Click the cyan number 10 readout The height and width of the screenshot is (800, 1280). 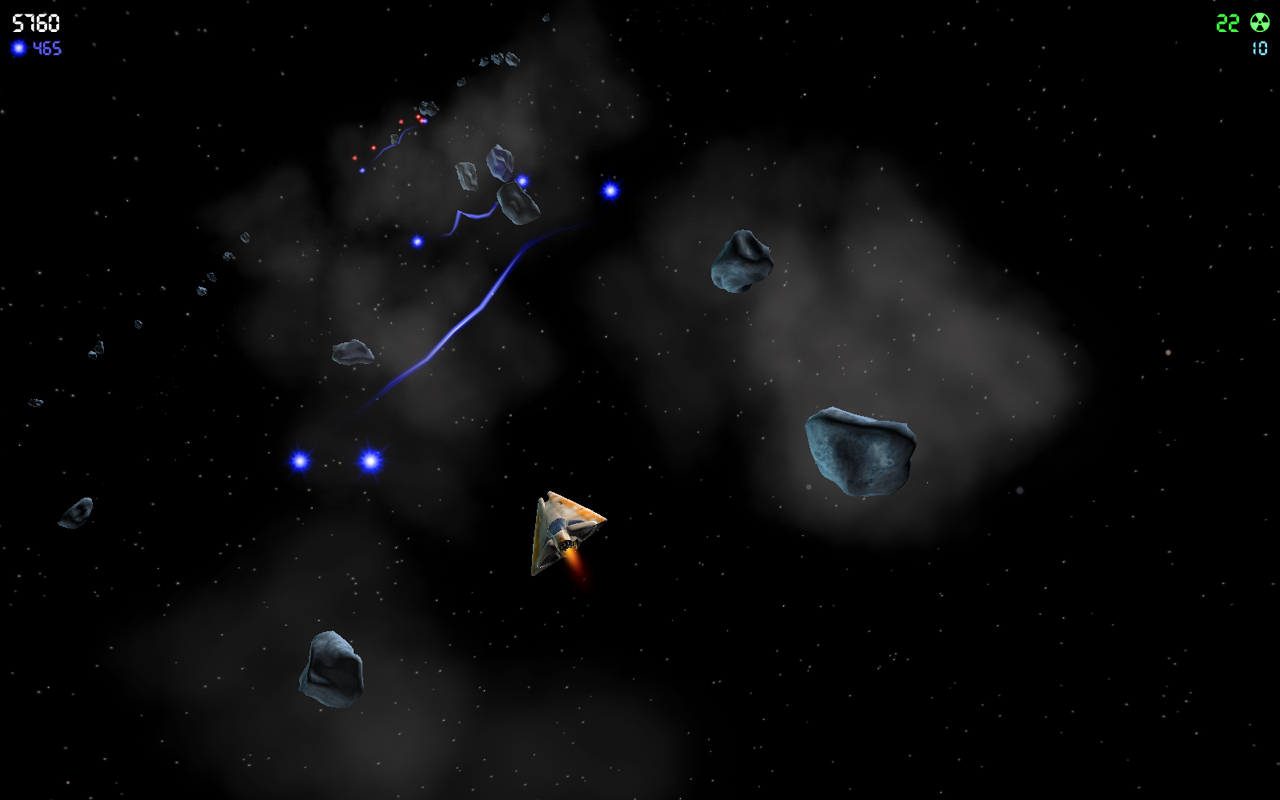pos(1262,46)
